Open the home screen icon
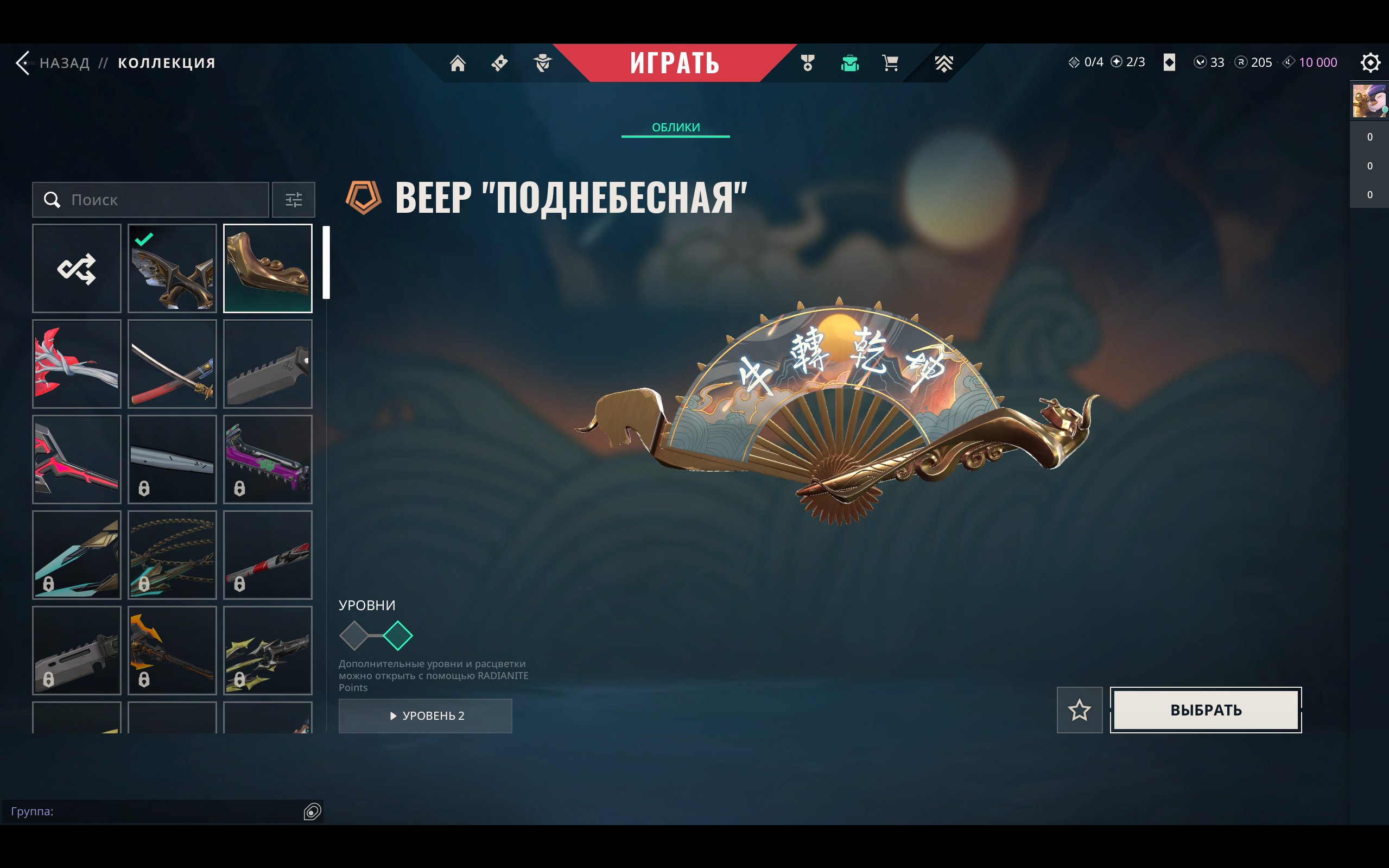The image size is (1389, 868). (x=458, y=62)
